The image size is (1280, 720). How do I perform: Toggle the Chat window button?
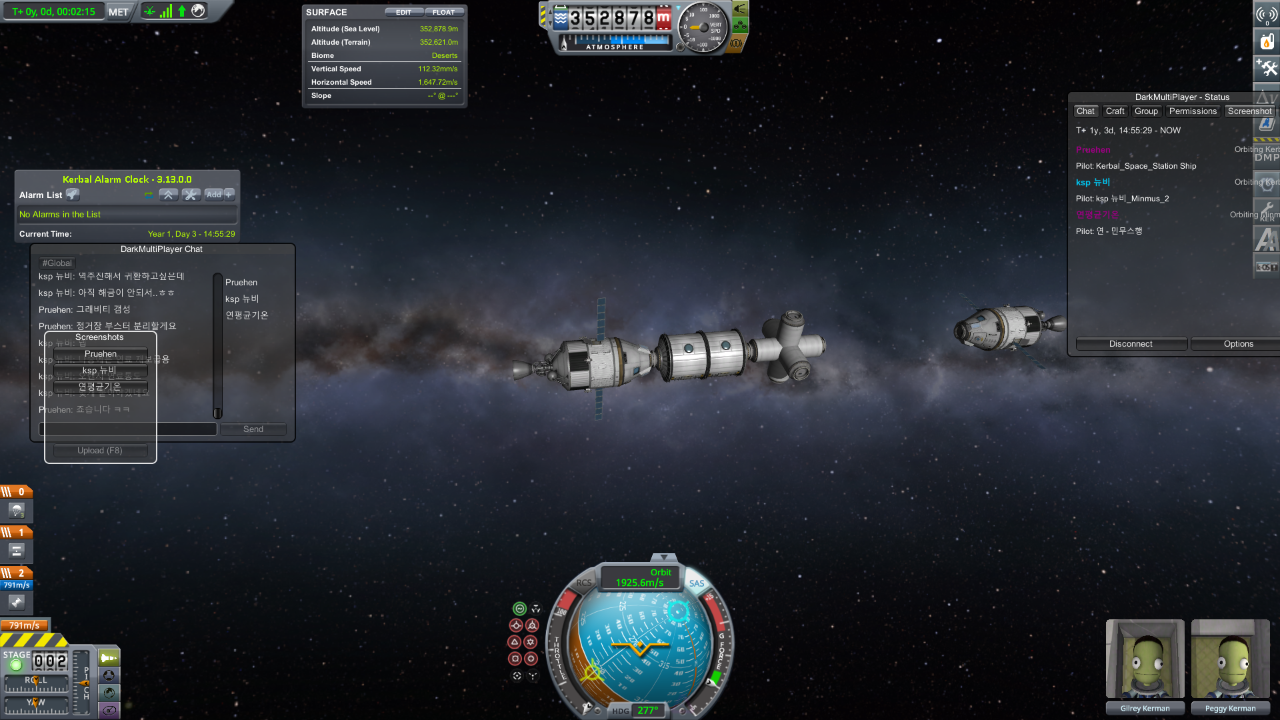click(x=1085, y=111)
